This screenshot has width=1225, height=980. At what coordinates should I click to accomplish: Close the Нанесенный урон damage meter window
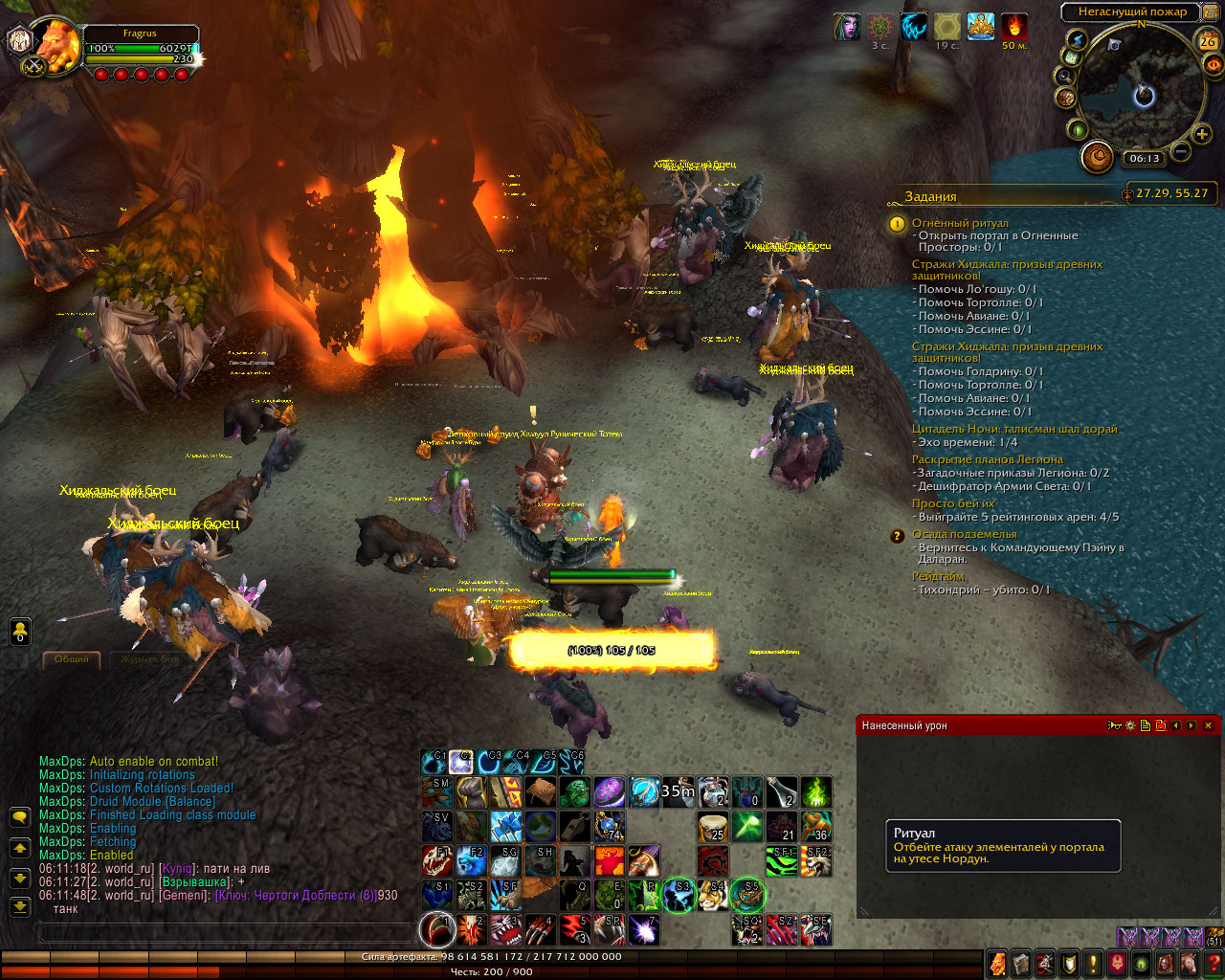click(x=1208, y=725)
